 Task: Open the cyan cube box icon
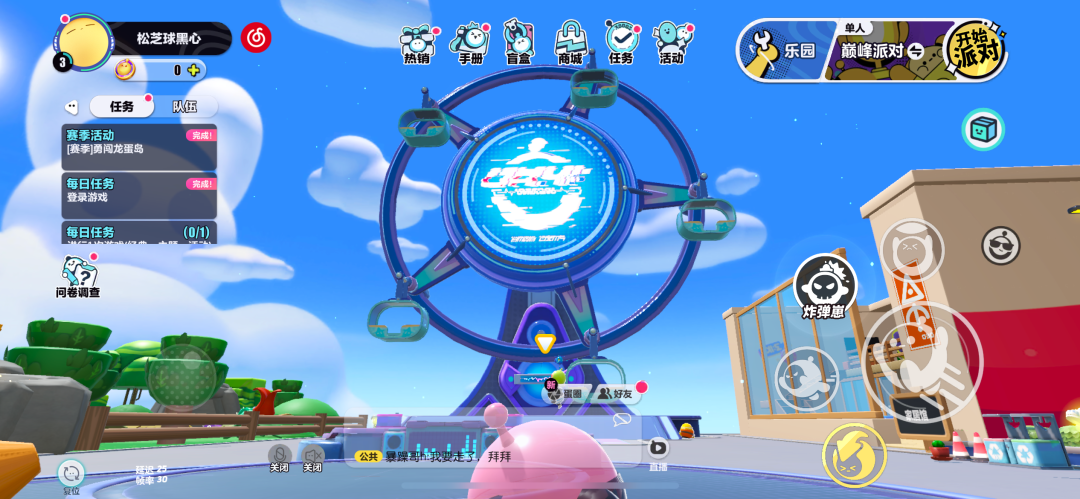983,129
